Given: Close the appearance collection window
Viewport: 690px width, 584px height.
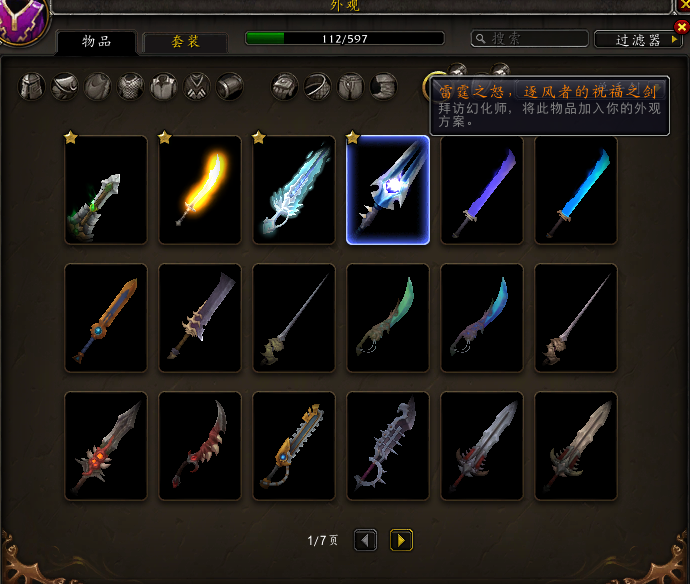Looking at the screenshot, I should (x=681, y=27).
